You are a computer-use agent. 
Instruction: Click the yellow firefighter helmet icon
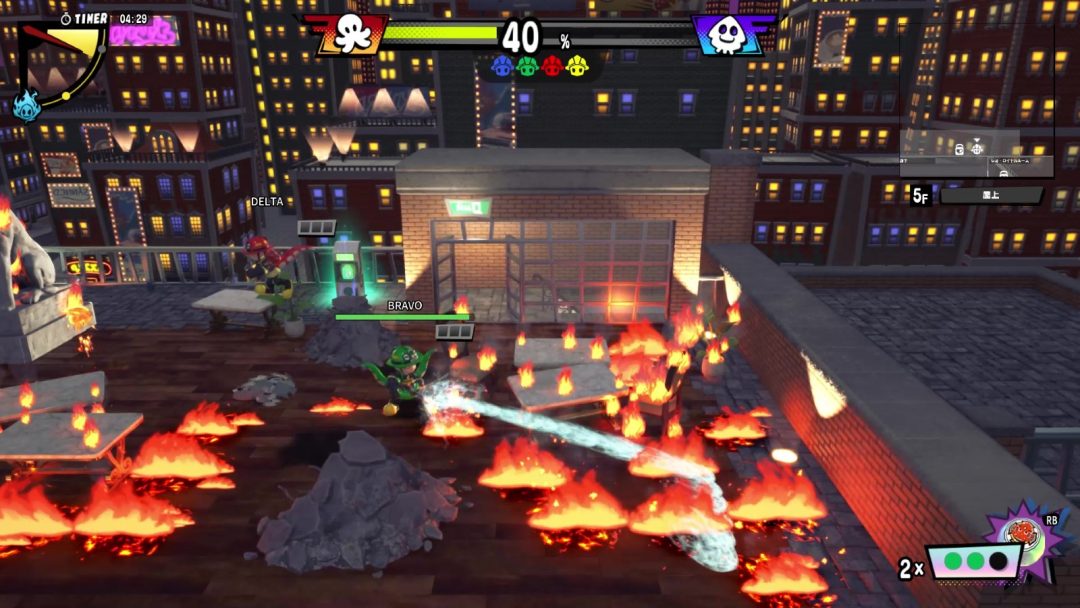[x=576, y=66]
